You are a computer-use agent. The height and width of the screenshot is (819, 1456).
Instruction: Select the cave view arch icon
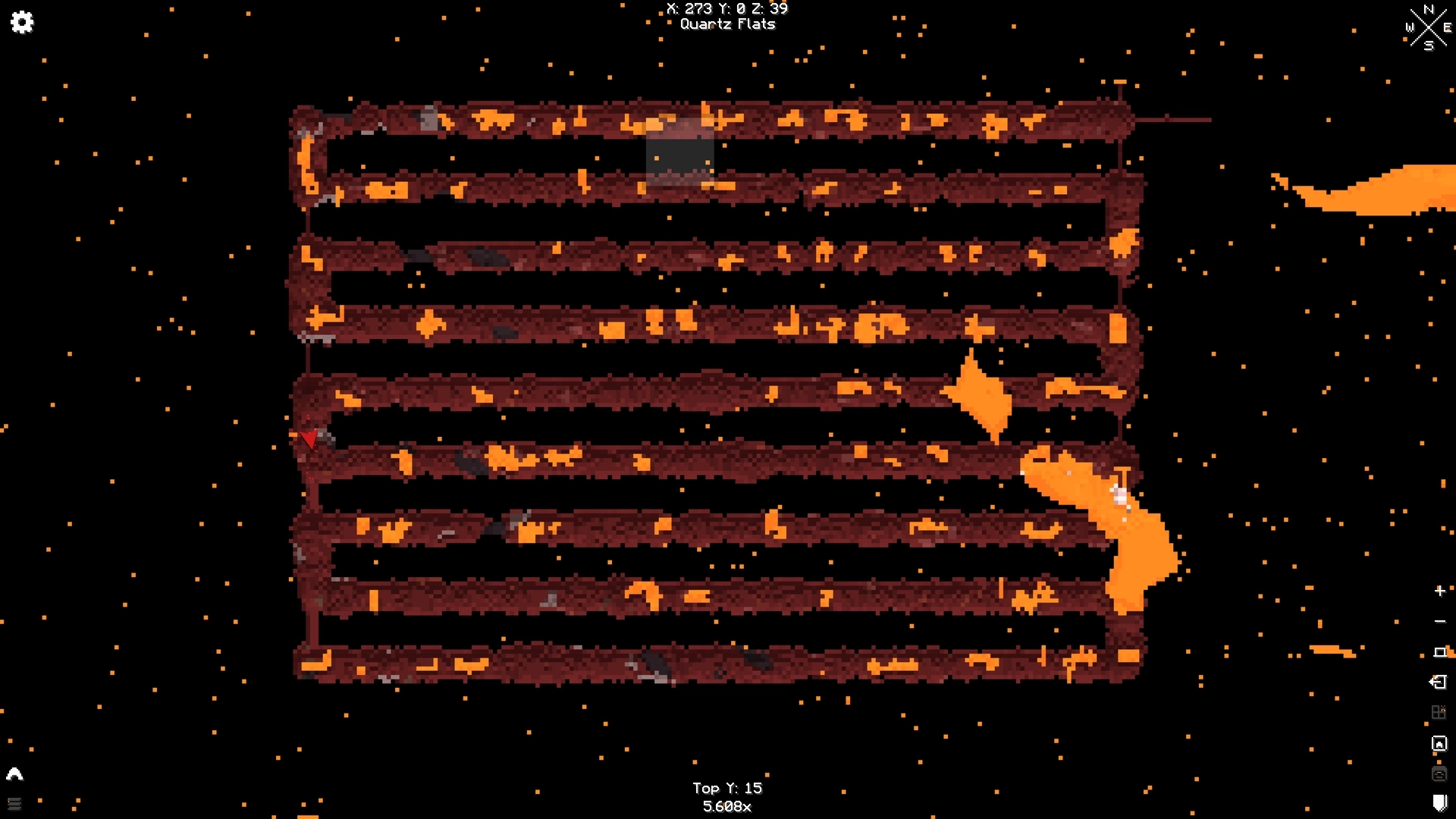[14, 774]
